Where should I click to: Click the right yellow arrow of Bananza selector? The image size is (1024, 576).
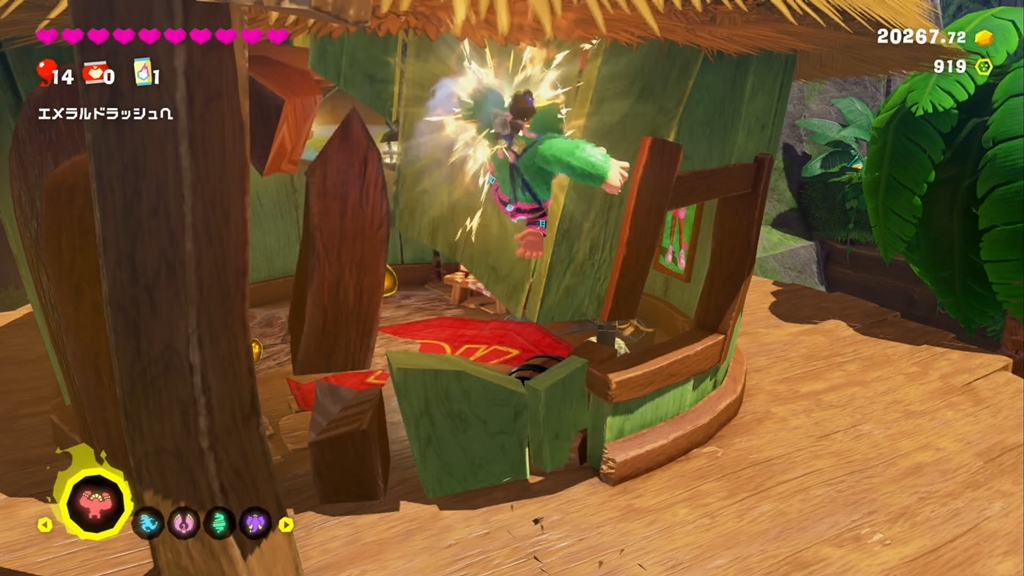pos(286,524)
